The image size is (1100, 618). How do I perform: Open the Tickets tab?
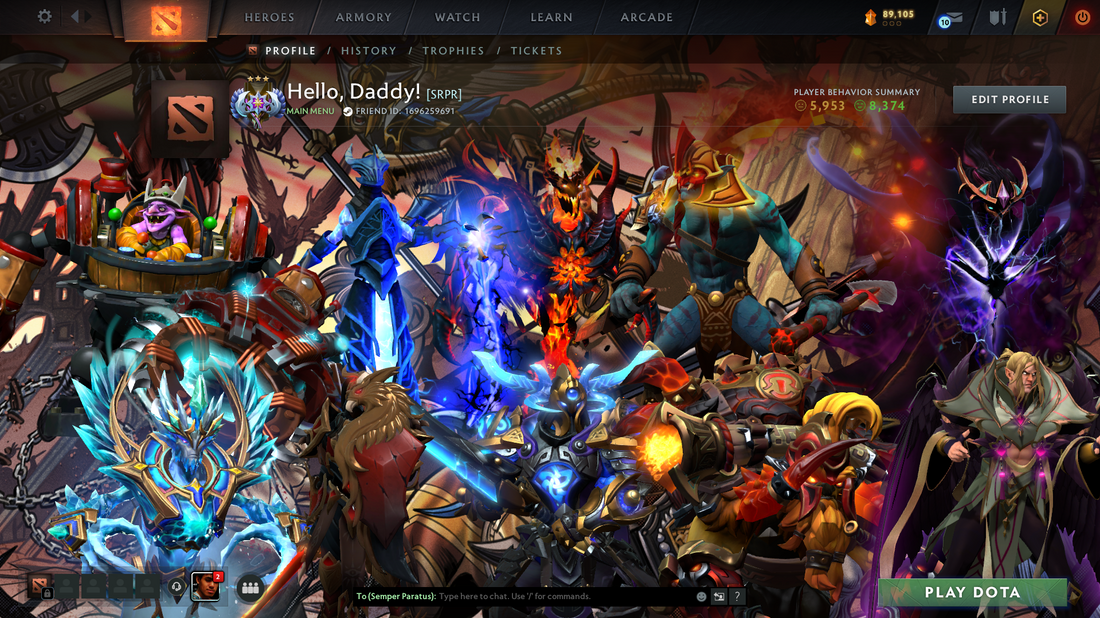(x=536, y=51)
